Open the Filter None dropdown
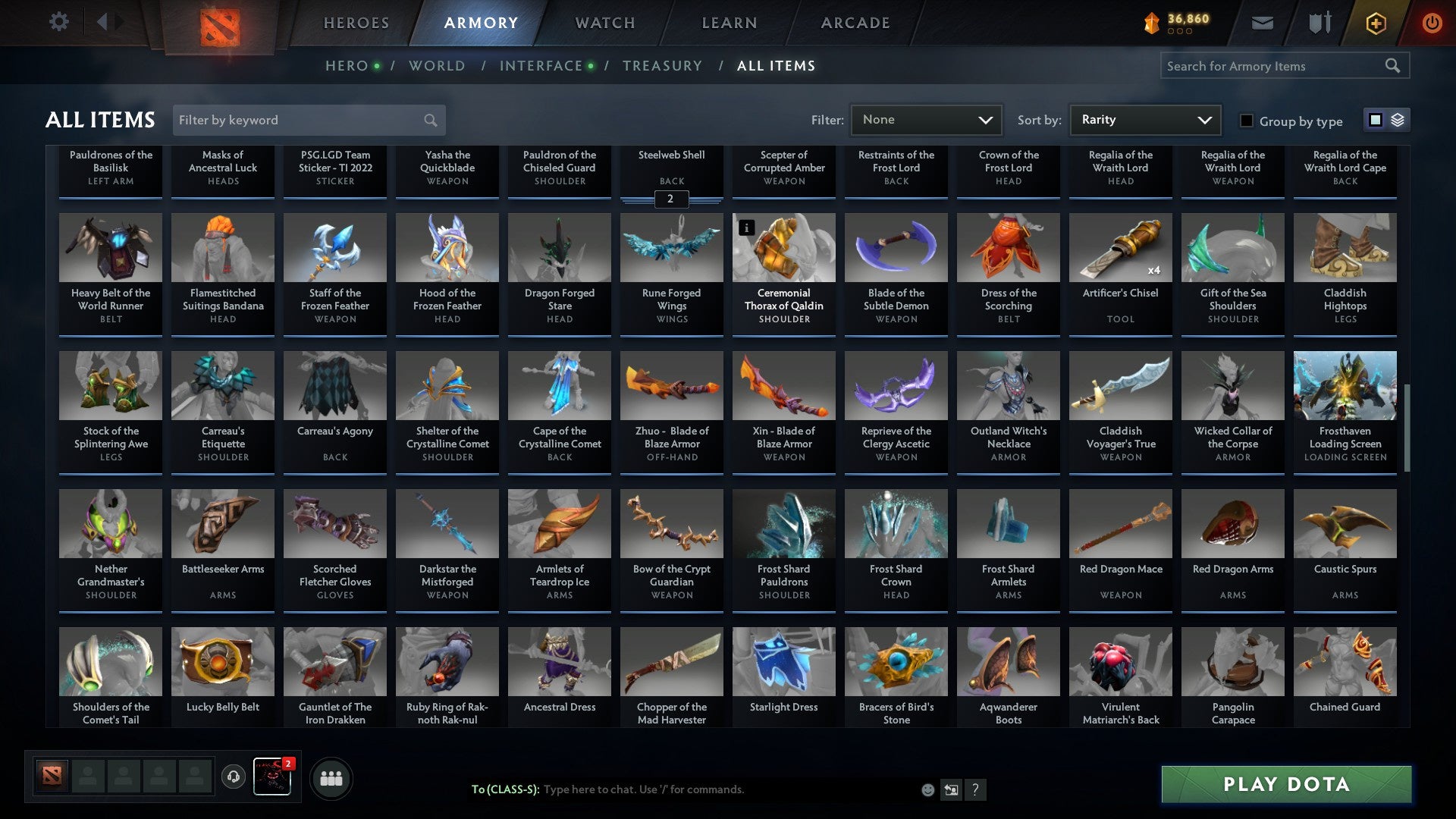The image size is (1456, 819). pyautogui.click(x=925, y=119)
